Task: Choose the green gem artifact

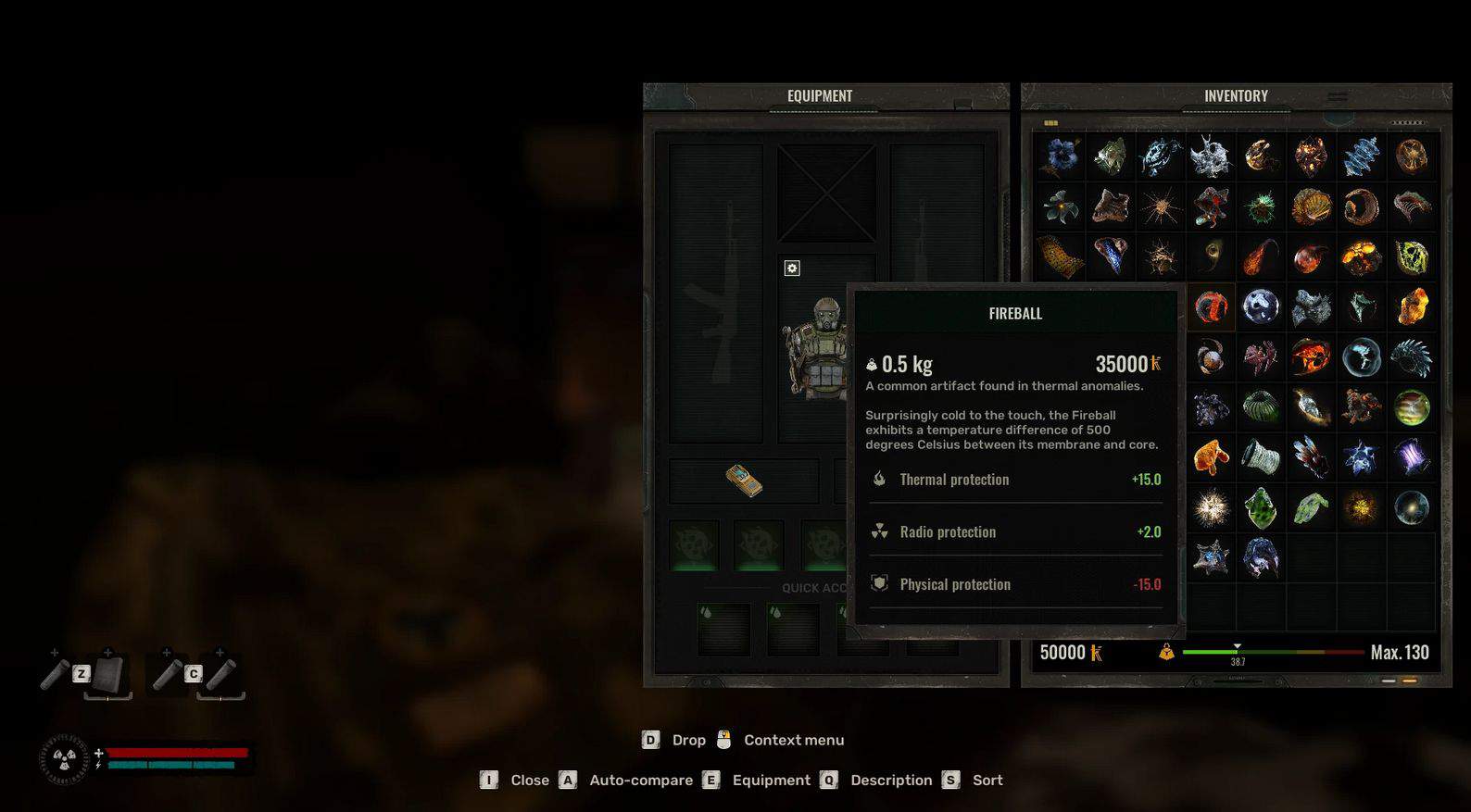Action: 1261,507
